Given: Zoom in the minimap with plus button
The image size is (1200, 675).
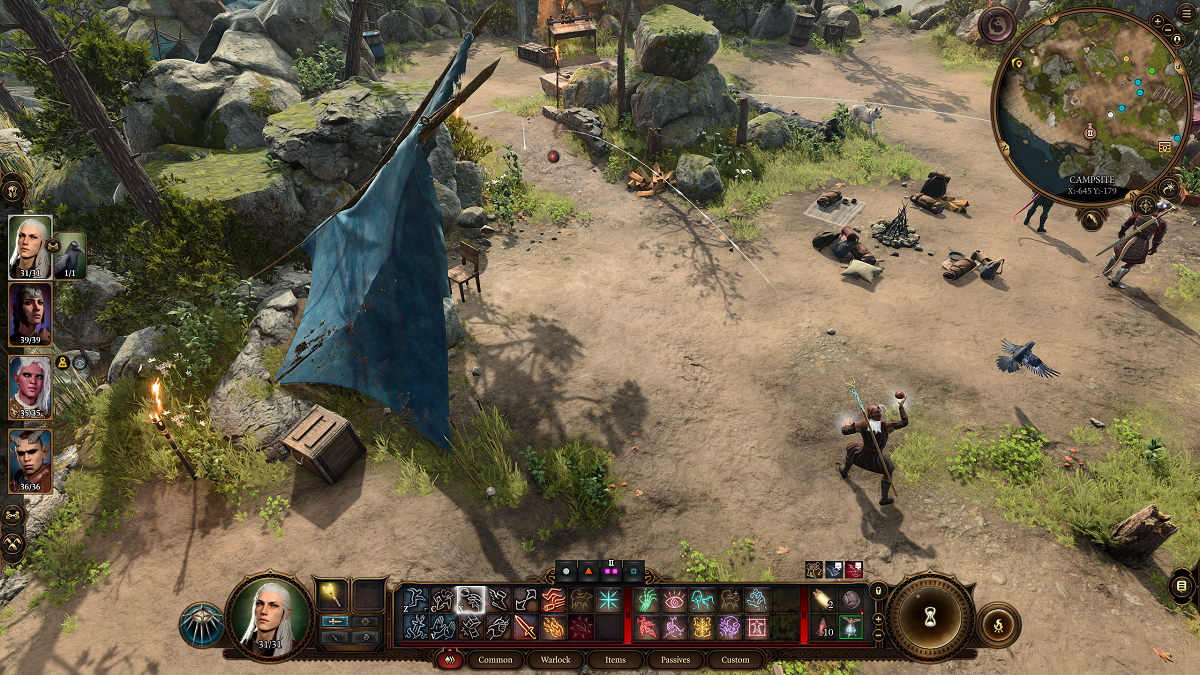Looking at the screenshot, I should click(x=1158, y=20).
